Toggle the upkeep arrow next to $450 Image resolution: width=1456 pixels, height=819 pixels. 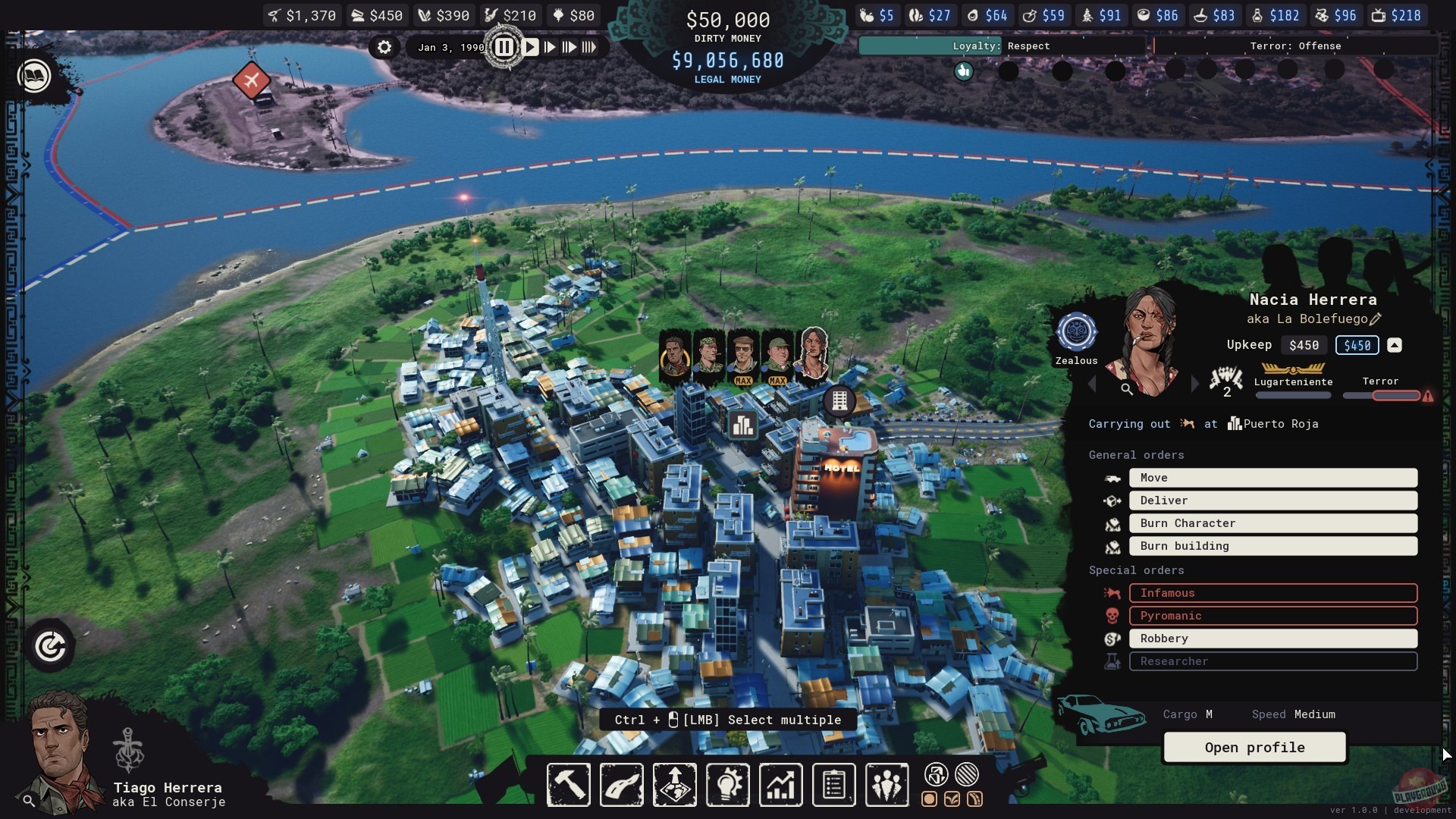pos(1395,345)
